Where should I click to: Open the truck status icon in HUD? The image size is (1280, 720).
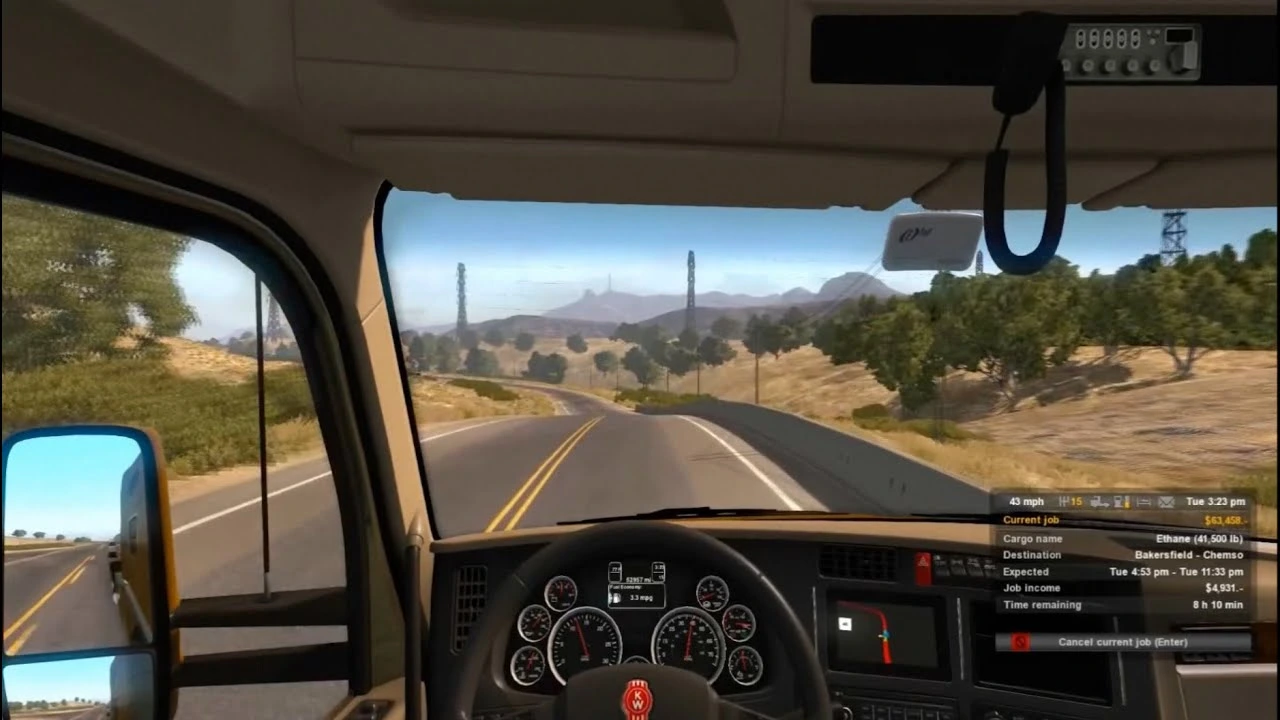pyautogui.click(x=1100, y=501)
